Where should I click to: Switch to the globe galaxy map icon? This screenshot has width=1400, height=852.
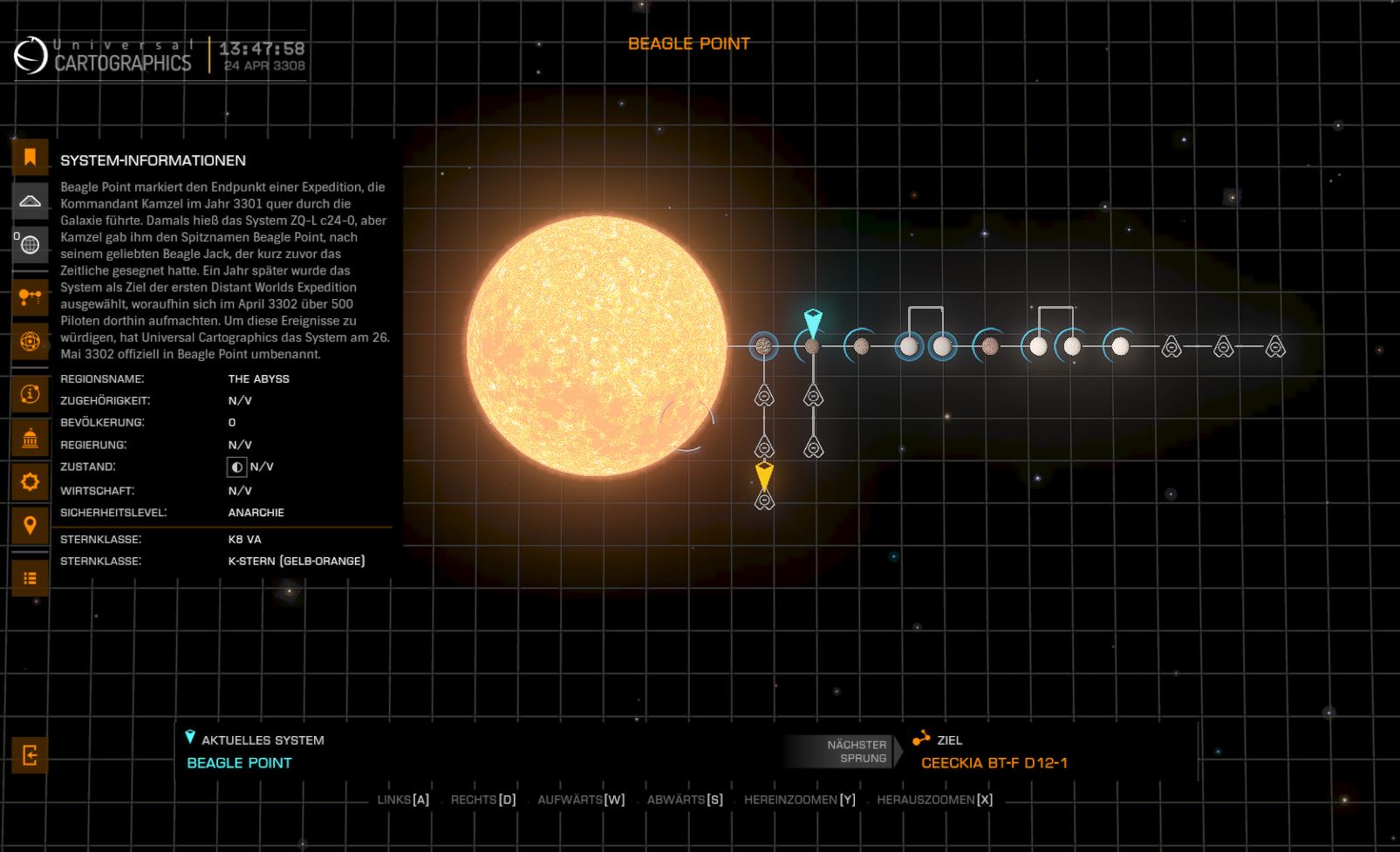pyautogui.click(x=30, y=245)
